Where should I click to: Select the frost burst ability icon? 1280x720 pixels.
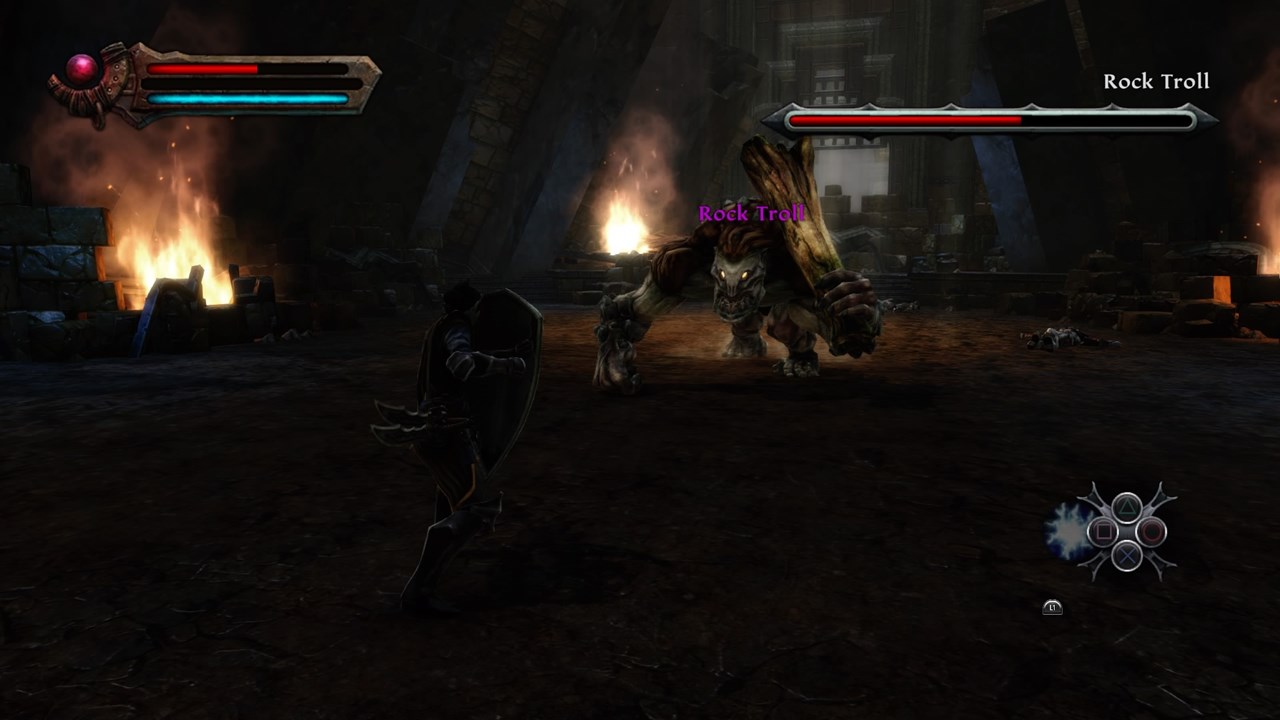(1066, 531)
